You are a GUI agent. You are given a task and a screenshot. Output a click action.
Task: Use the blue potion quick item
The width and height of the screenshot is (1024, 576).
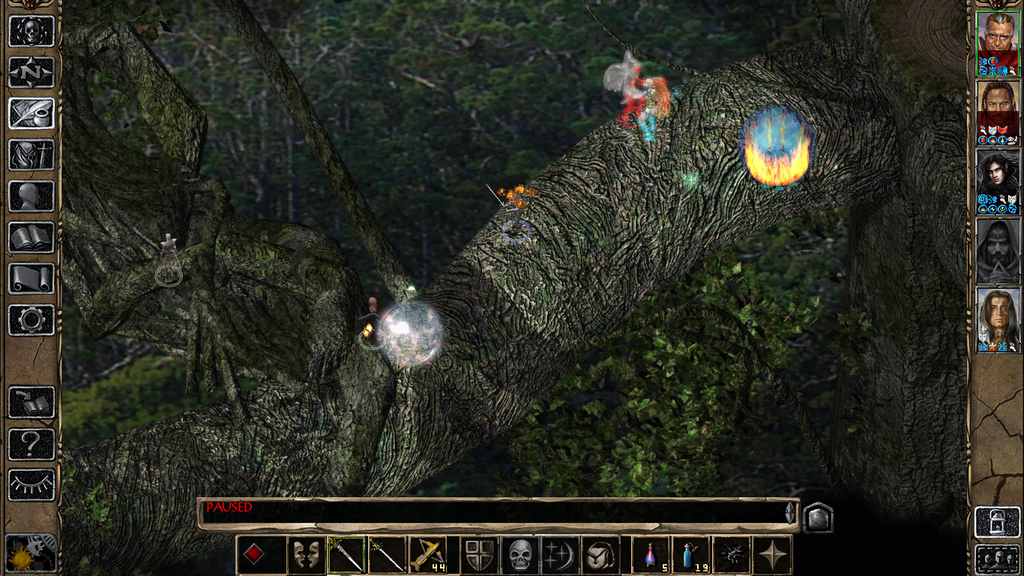690,554
